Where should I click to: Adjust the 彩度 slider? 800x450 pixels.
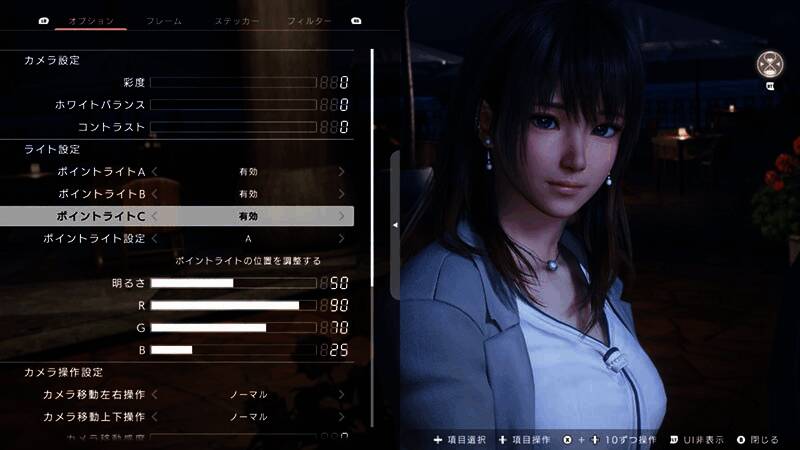pyautogui.click(x=232, y=82)
